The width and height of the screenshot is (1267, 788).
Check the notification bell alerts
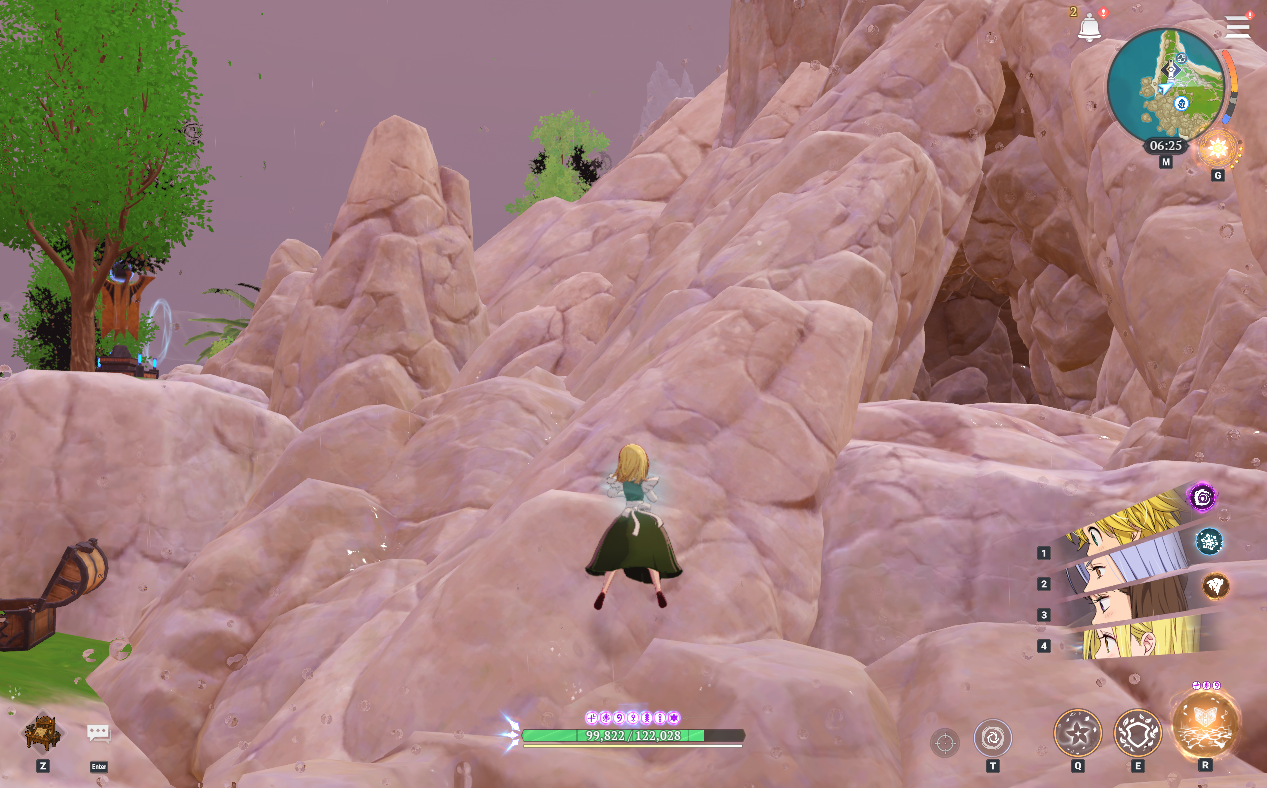[1089, 28]
